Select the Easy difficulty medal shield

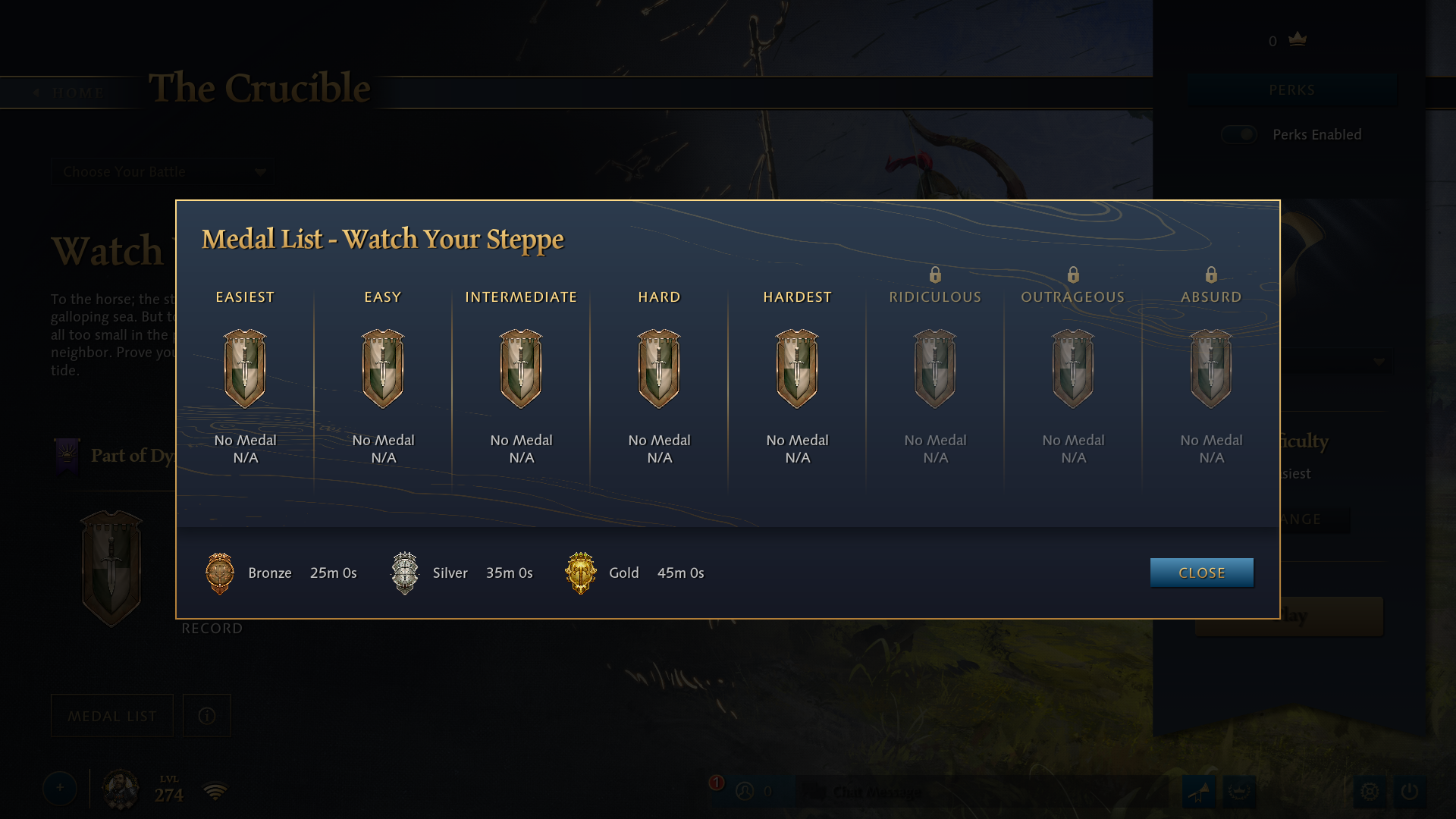pyautogui.click(x=383, y=369)
